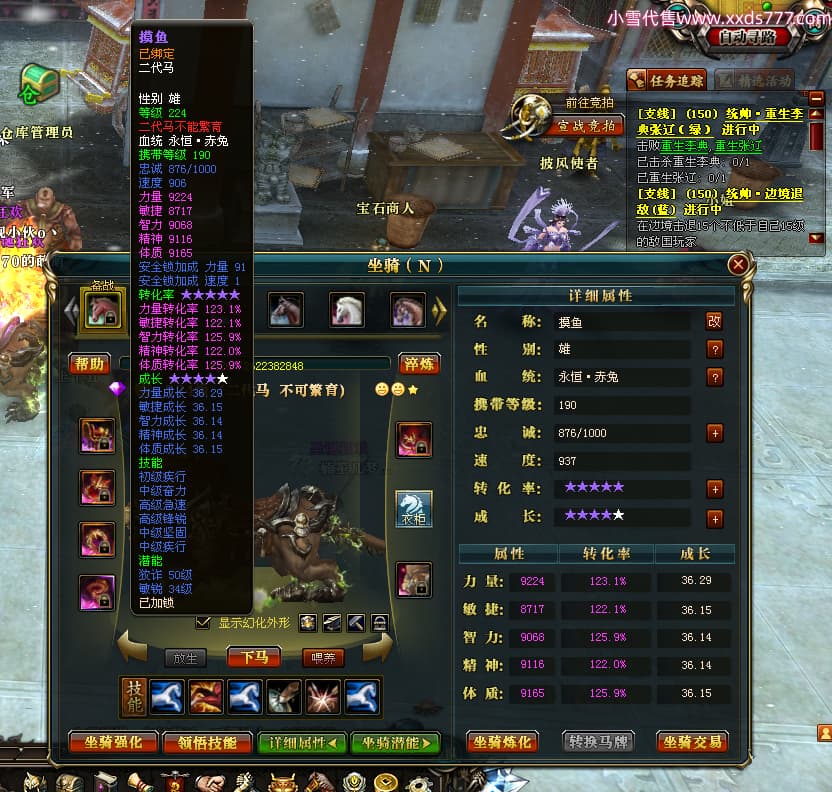832x792 pixels.
Task: Click the 帮助 help button
Action: [x=89, y=364]
